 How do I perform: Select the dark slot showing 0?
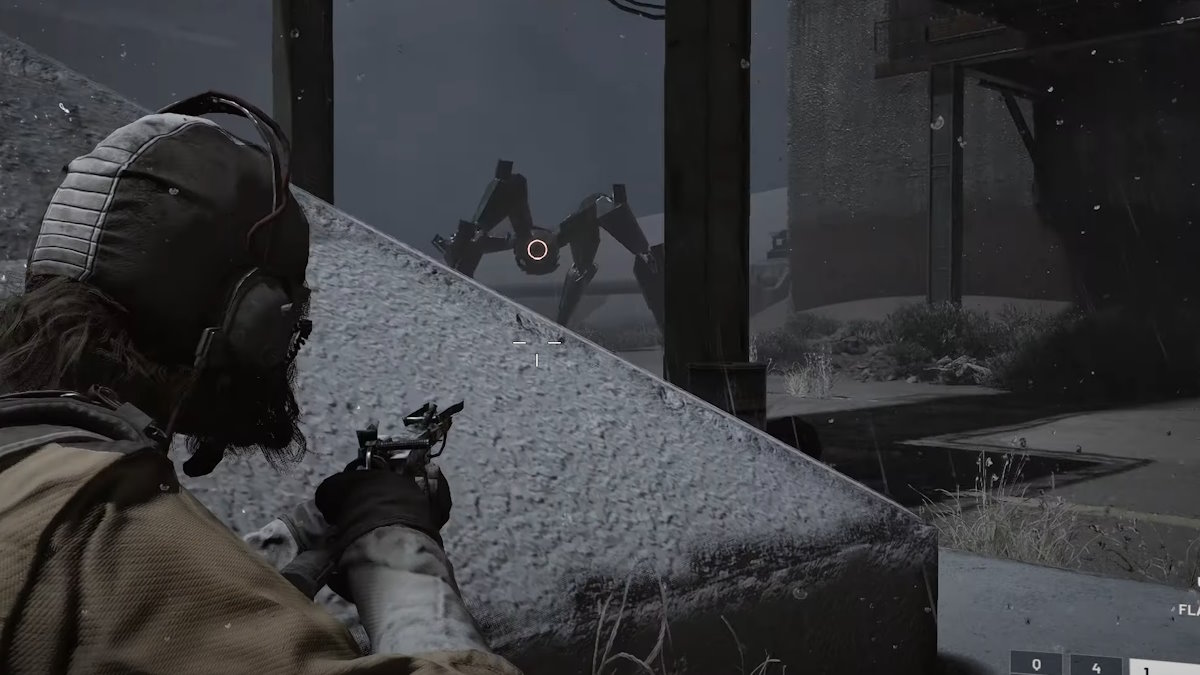pos(1035,664)
